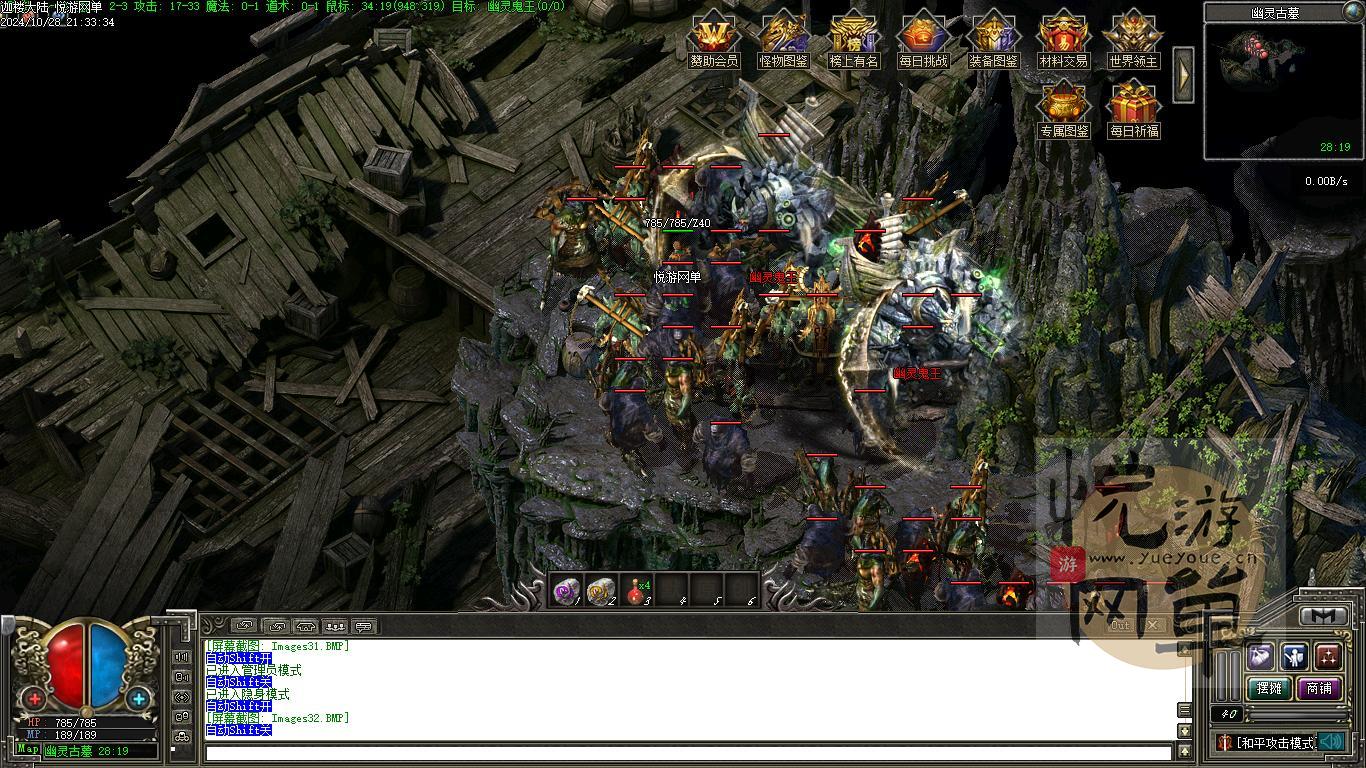Collapse the top icon bar with the arrow

(1183, 74)
